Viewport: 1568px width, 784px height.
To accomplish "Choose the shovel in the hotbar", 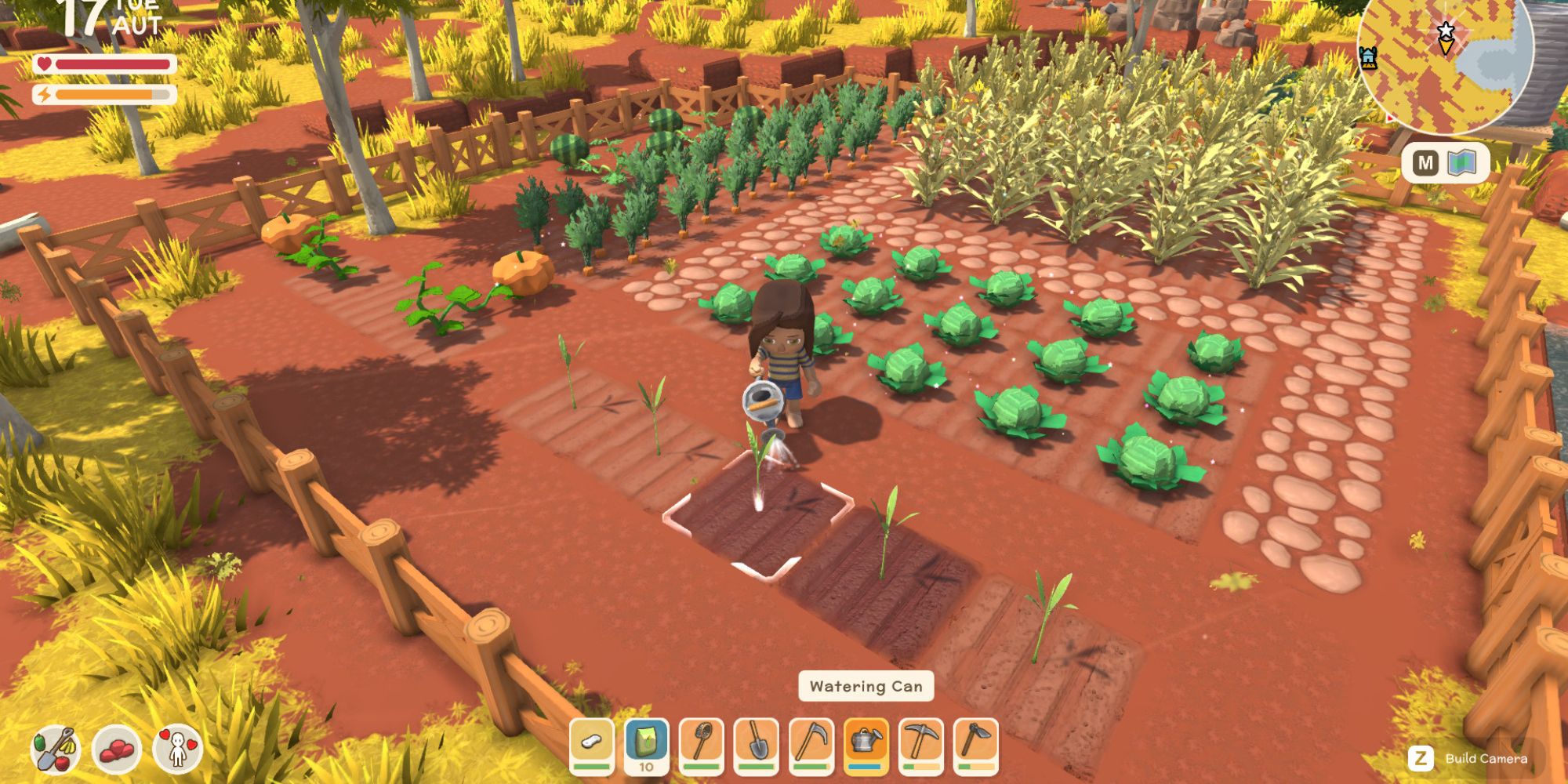I will tap(757, 744).
